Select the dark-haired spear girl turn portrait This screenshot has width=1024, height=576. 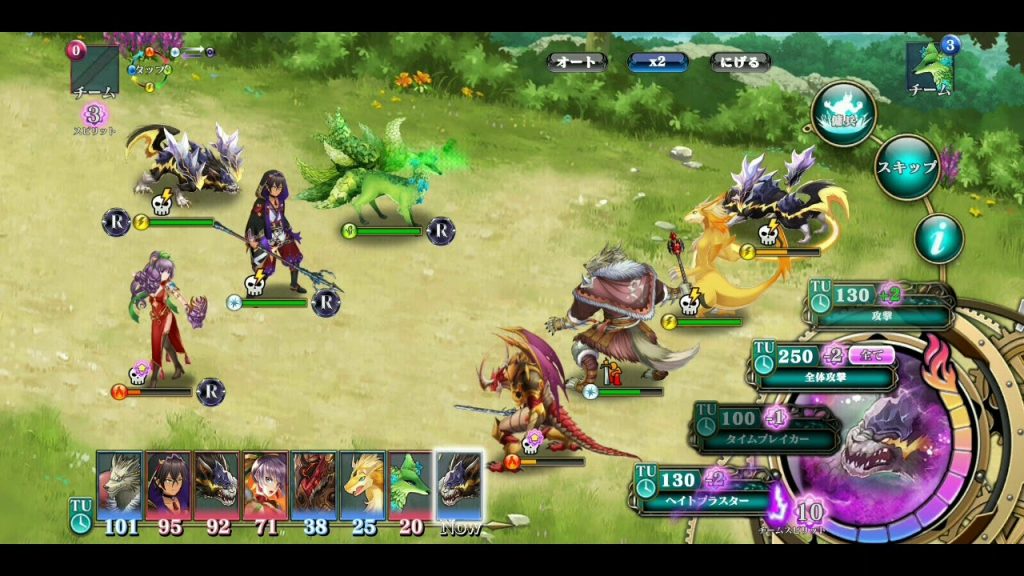168,485
